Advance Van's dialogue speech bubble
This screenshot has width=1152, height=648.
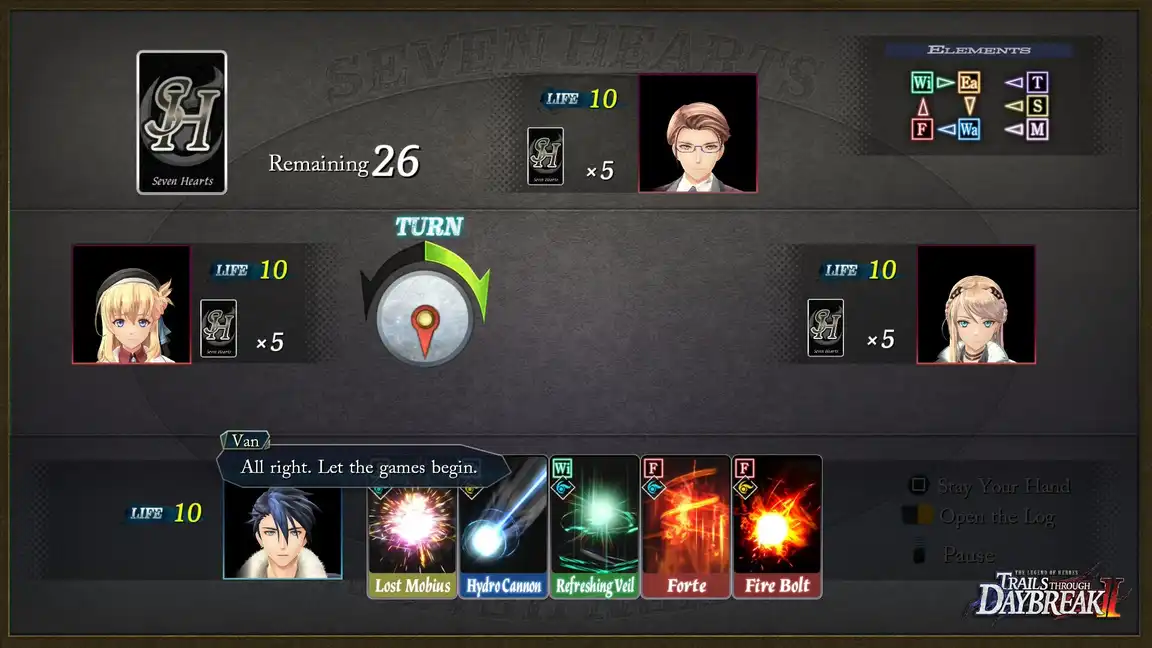coord(360,467)
